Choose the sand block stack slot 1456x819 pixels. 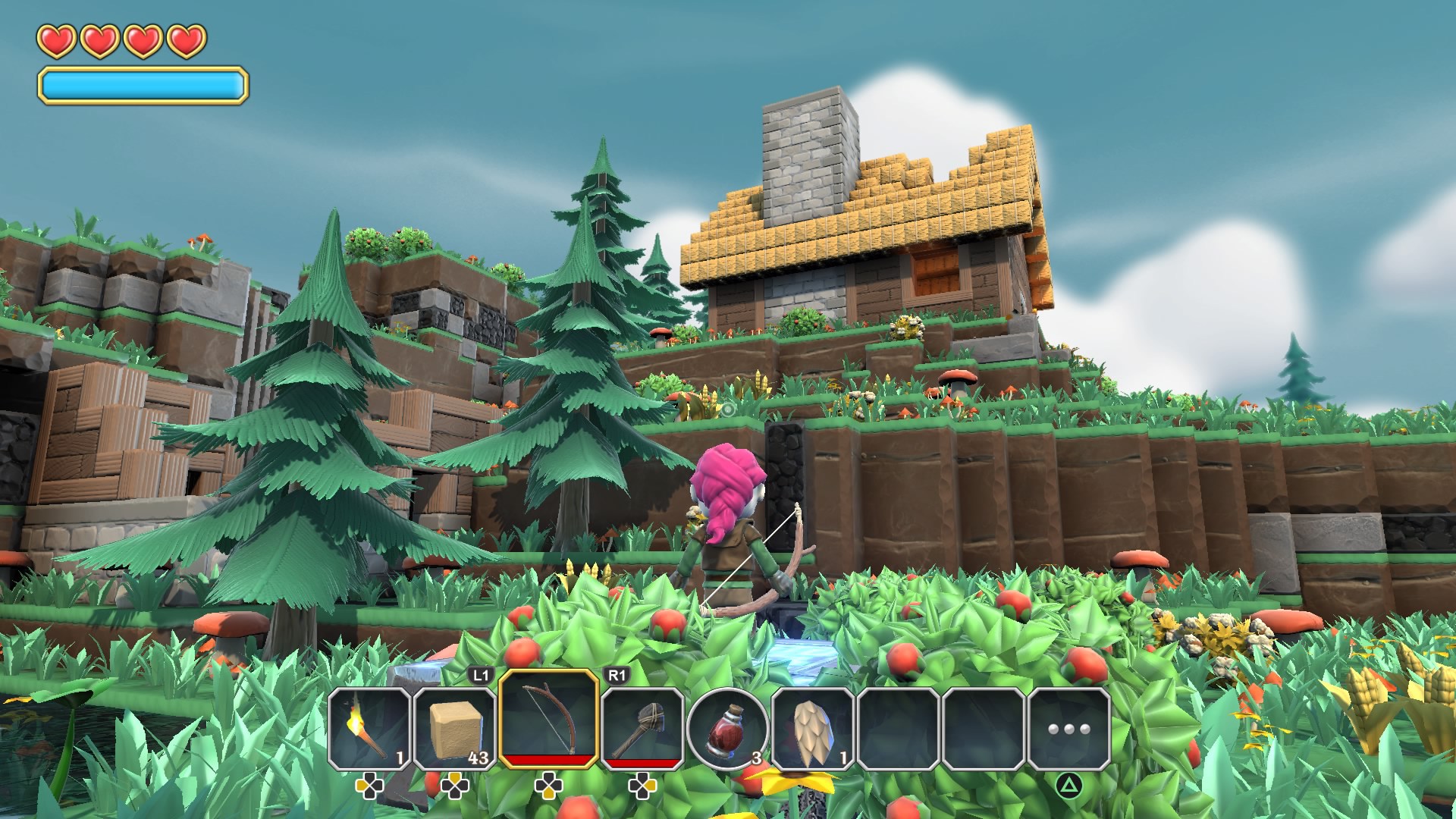coord(454,728)
